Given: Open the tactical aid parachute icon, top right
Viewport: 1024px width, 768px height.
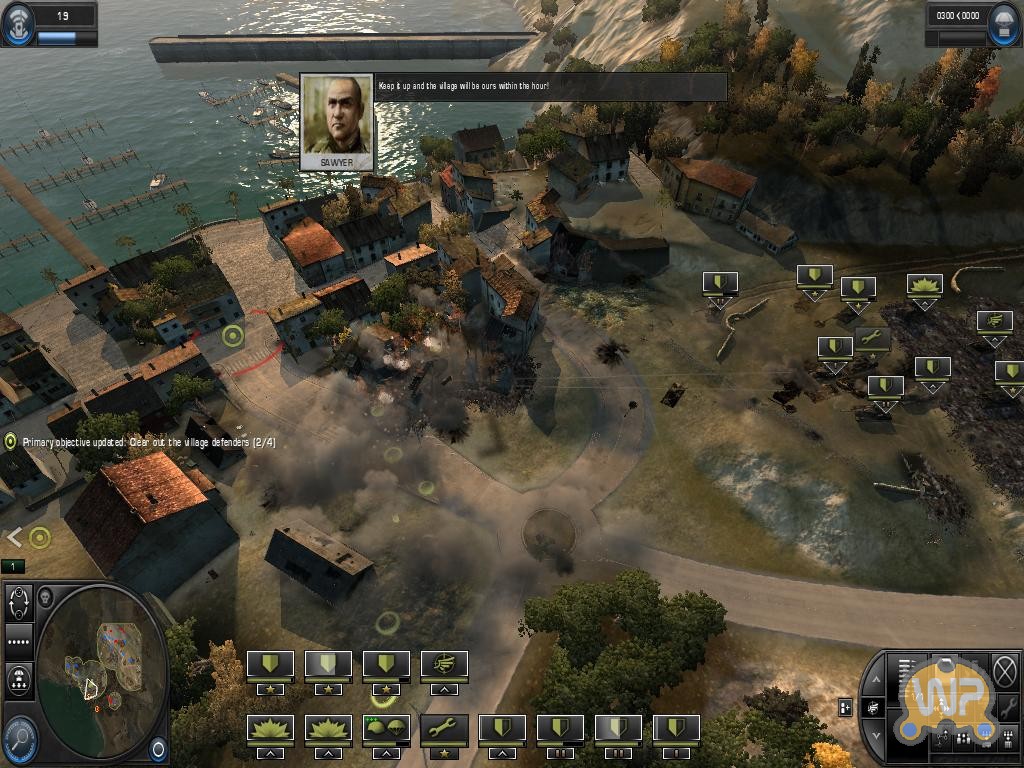Looking at the screenshot, I should (x=1003, y=25).
